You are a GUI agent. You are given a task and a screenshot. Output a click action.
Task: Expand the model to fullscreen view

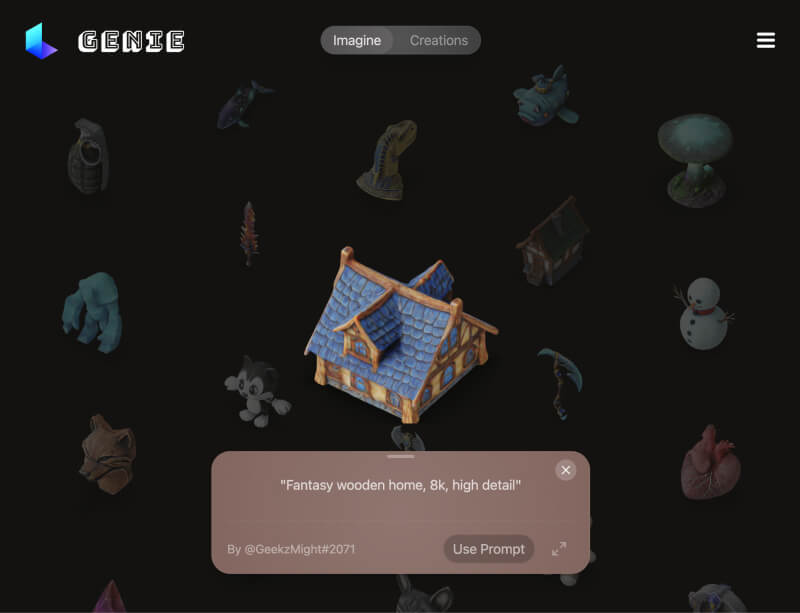tap(559, 549)
